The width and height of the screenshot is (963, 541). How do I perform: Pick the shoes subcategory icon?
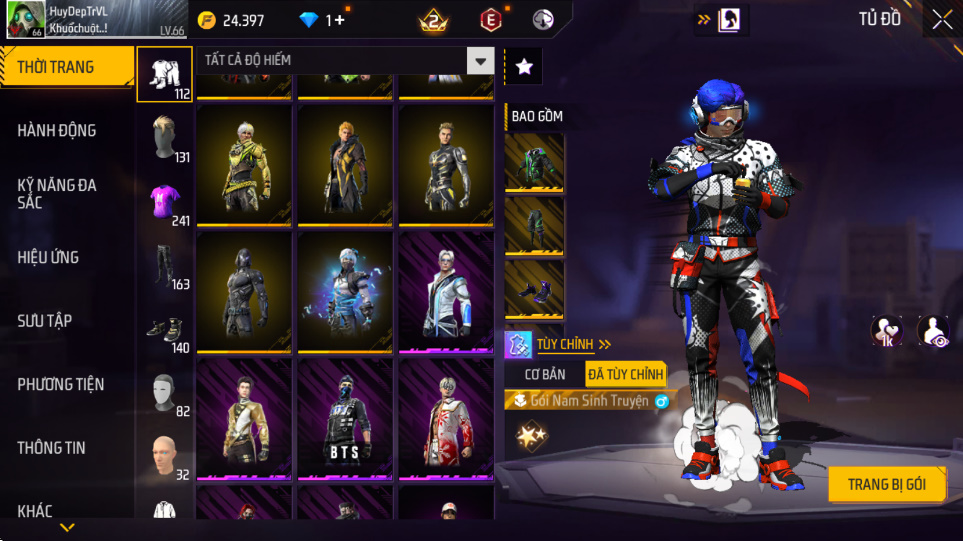(164, 329)
